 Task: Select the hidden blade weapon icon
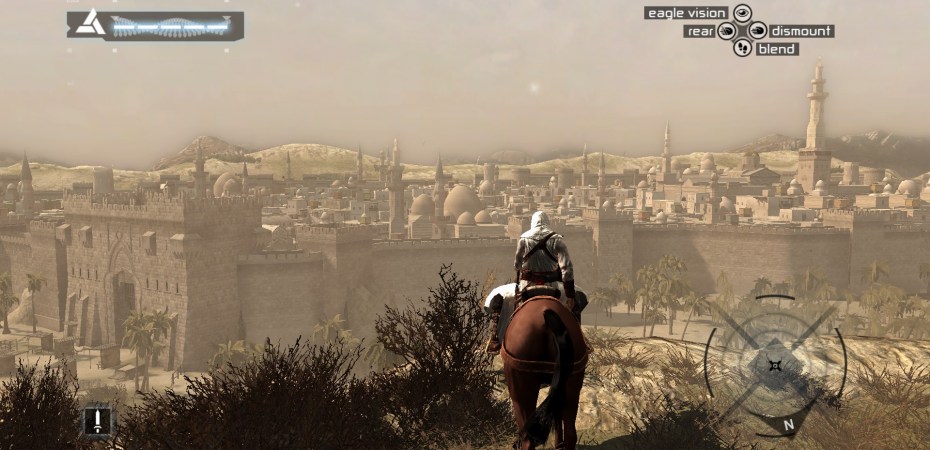(x=98, y=420)
